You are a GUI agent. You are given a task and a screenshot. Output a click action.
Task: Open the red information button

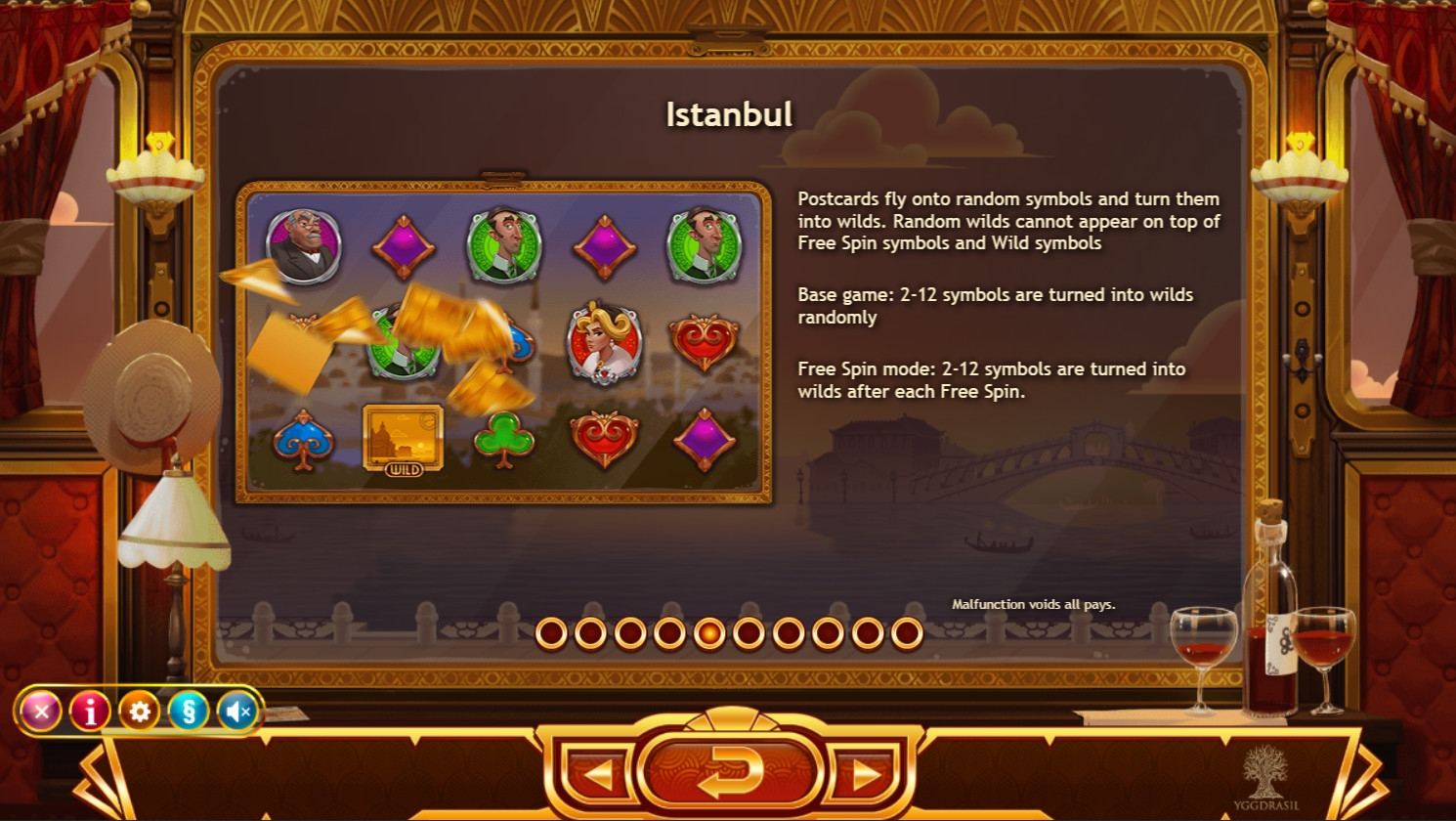tap(90, 712)
